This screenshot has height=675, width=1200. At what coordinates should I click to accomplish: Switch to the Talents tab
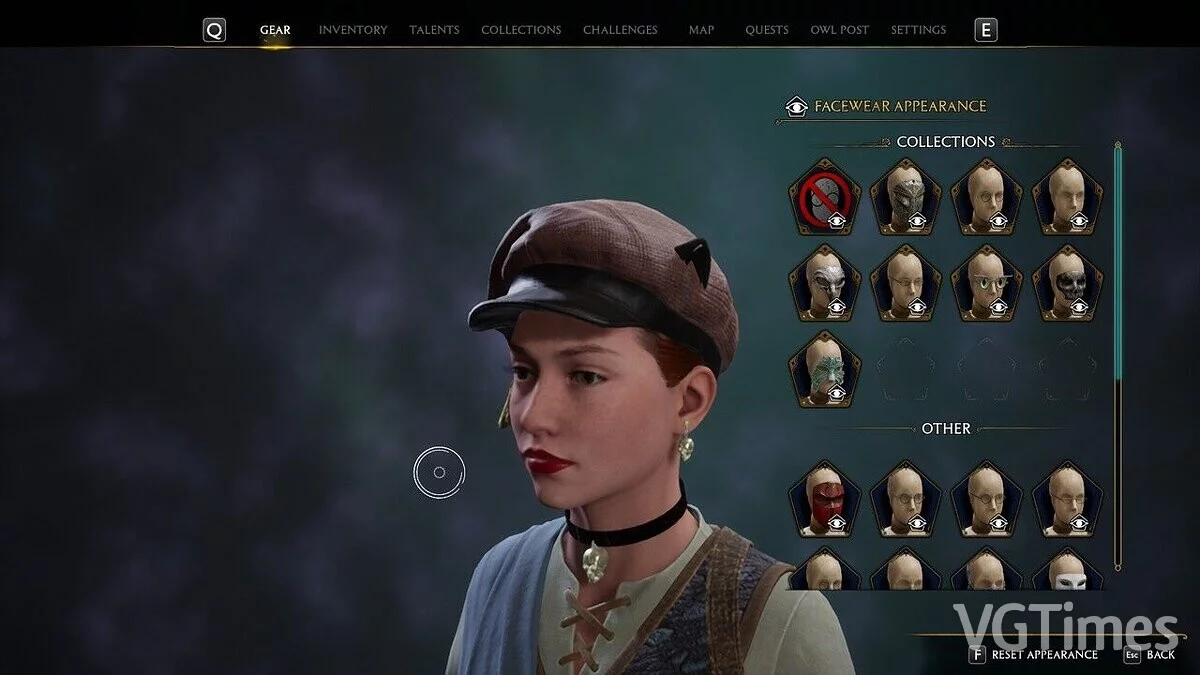(434, 30)
